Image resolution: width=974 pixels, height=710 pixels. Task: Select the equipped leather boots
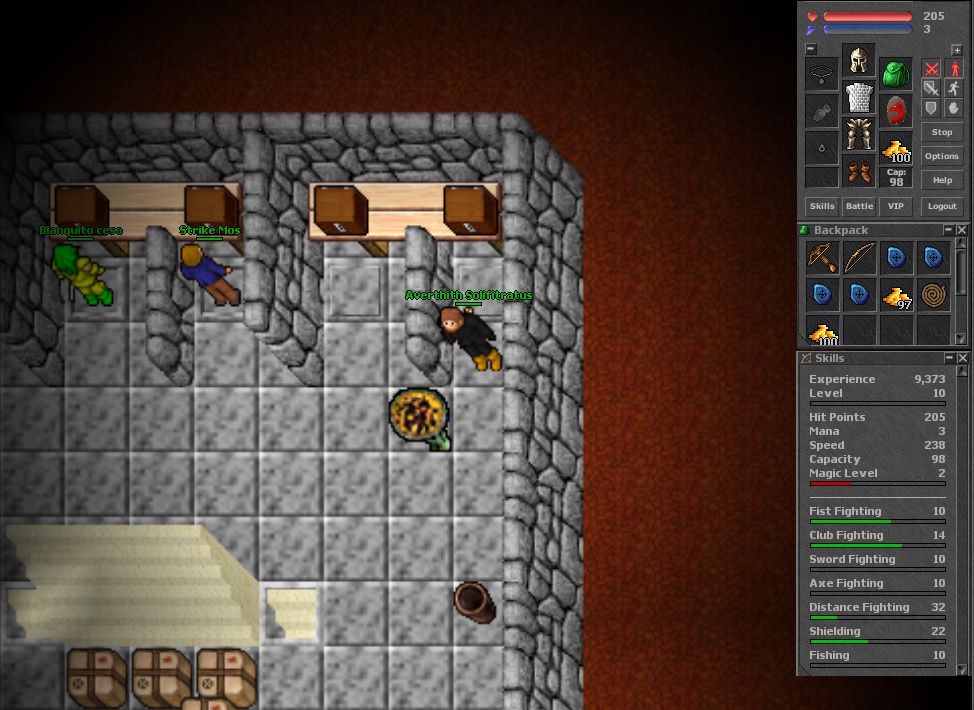pos(859,171)
